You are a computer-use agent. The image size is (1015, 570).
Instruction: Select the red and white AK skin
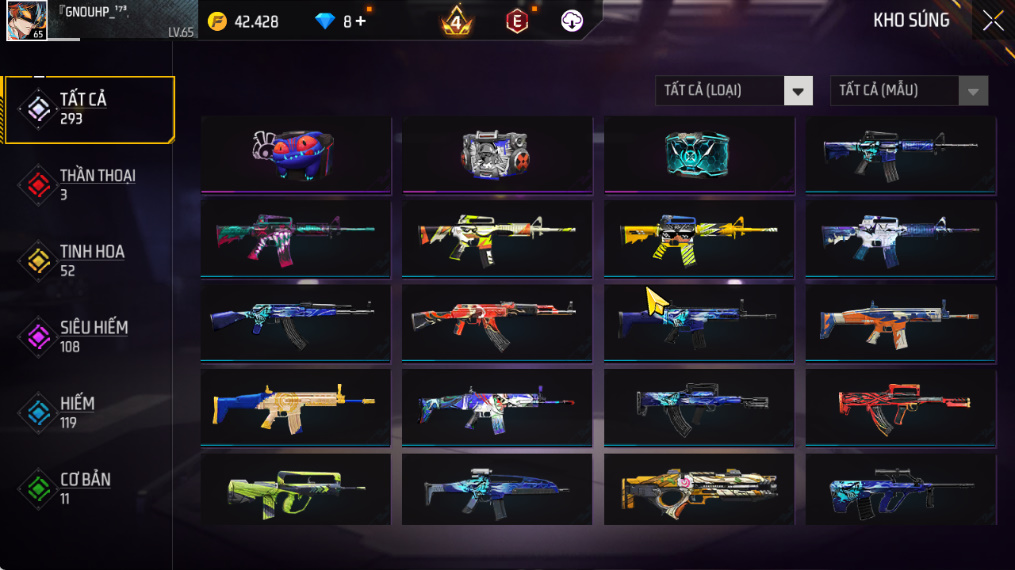click(497, 322)
